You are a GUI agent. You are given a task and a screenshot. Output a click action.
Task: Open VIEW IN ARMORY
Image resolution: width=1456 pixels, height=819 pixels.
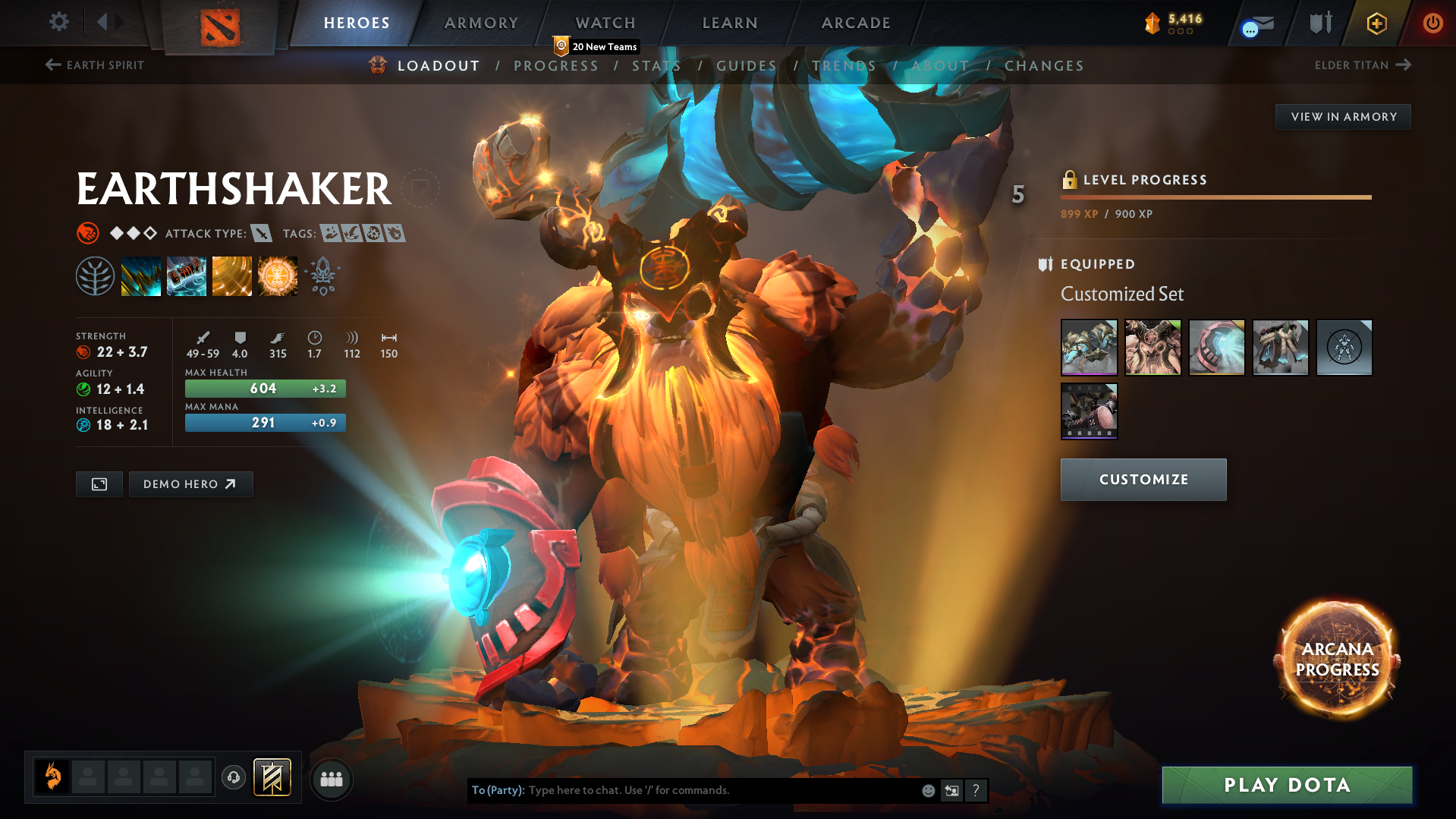coord(1342,116)
